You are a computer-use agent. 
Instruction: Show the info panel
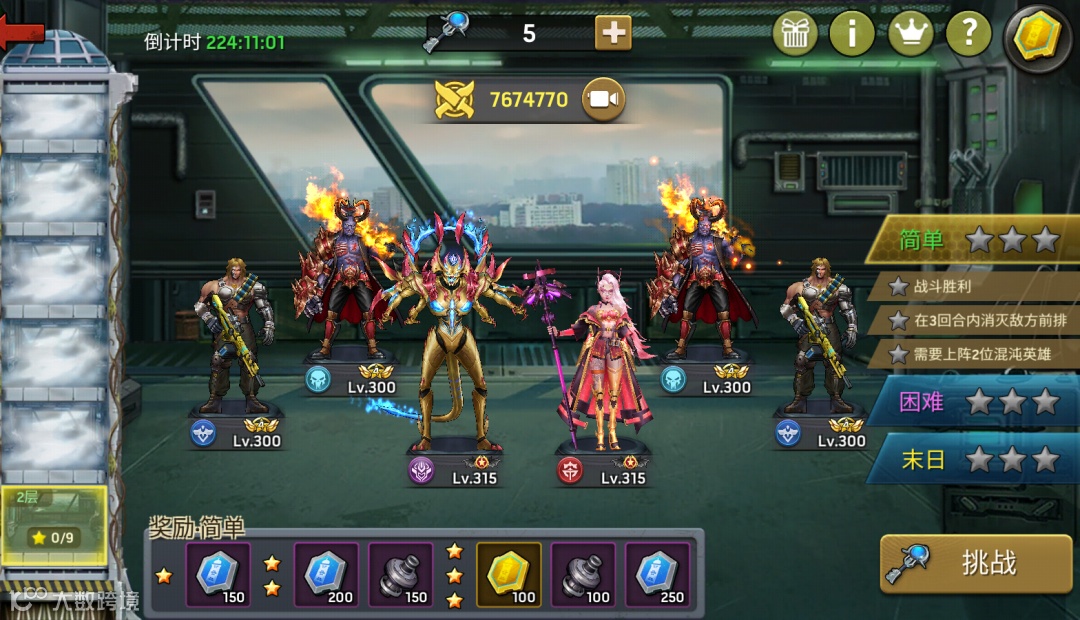pos(852,34)
